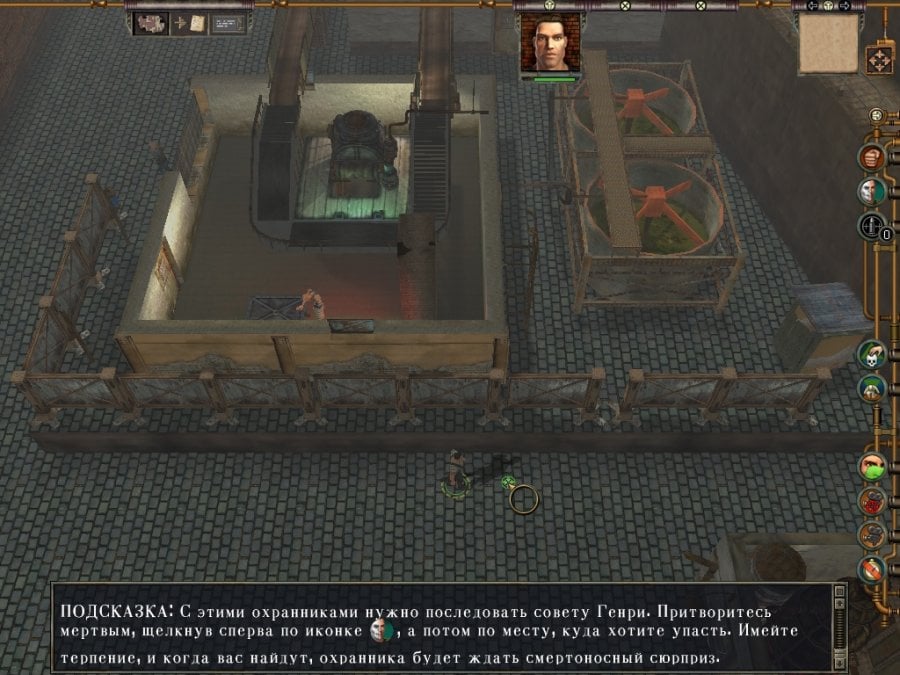Click the crossed-out stopwatch icon
900x675 pixels.
872,570
